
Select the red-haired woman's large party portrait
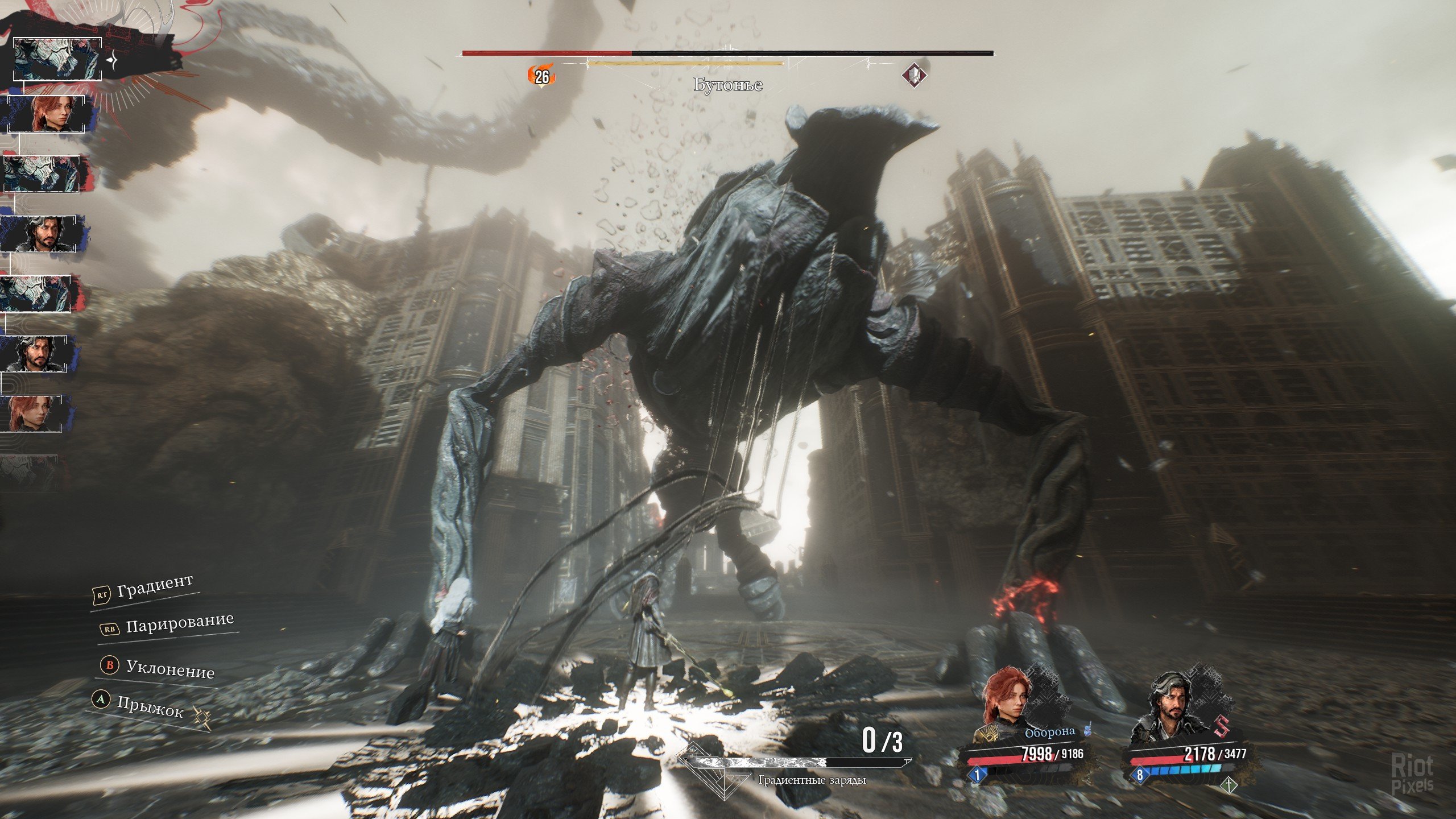click(1006, 704)
